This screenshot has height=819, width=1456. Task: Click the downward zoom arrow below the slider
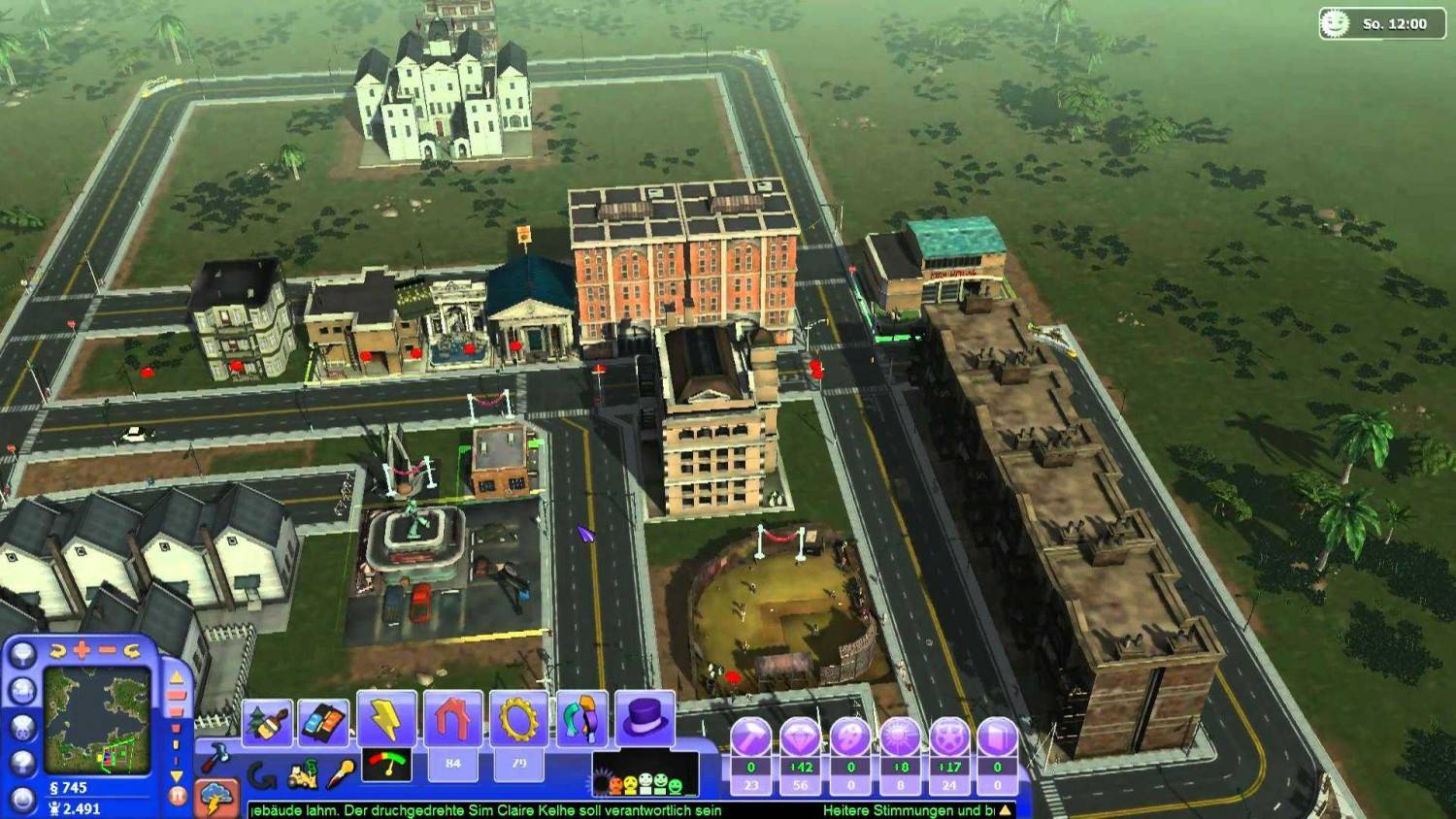[176, 775]
